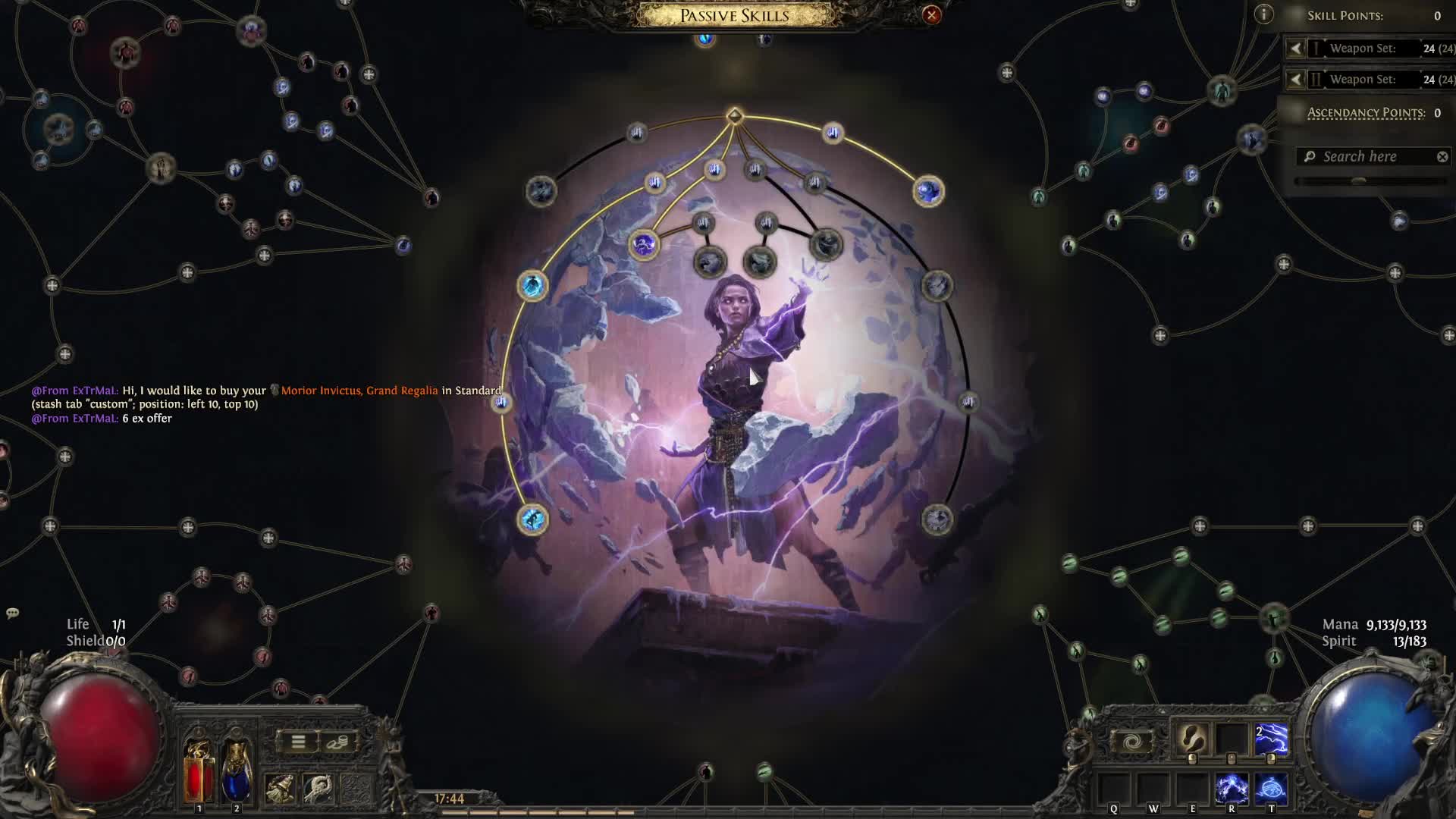The height and width of the screenshot is (819, 1456).
Task: Select the ascendancy start node at the top
Action: click(734, 116)
